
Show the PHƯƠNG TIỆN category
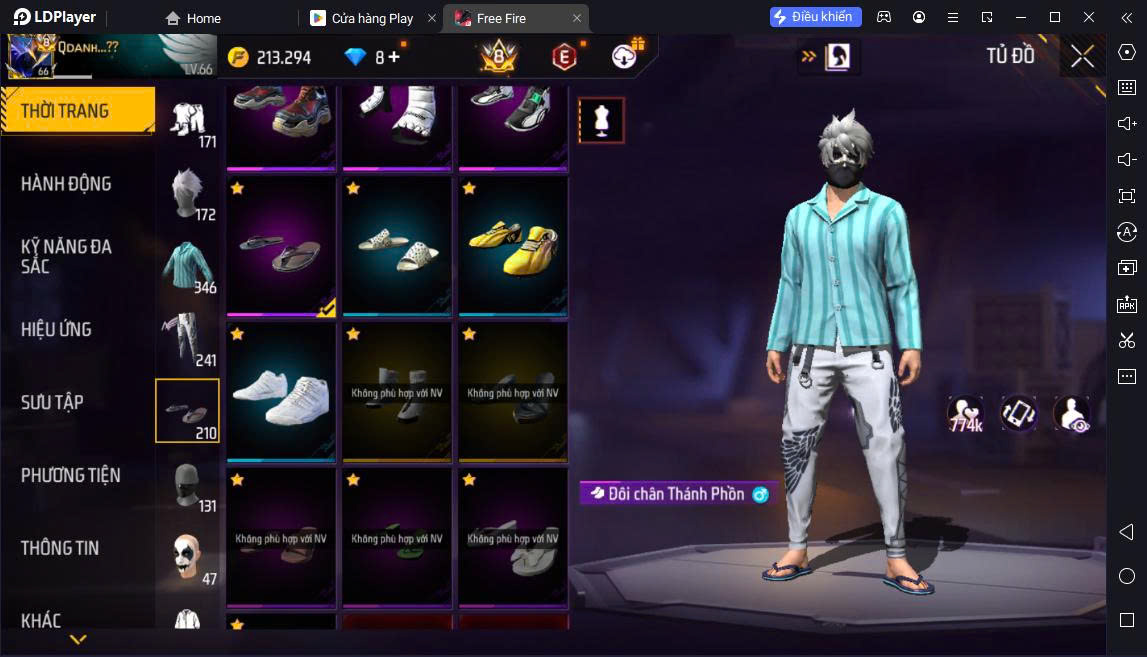click(x=70, y=475)
